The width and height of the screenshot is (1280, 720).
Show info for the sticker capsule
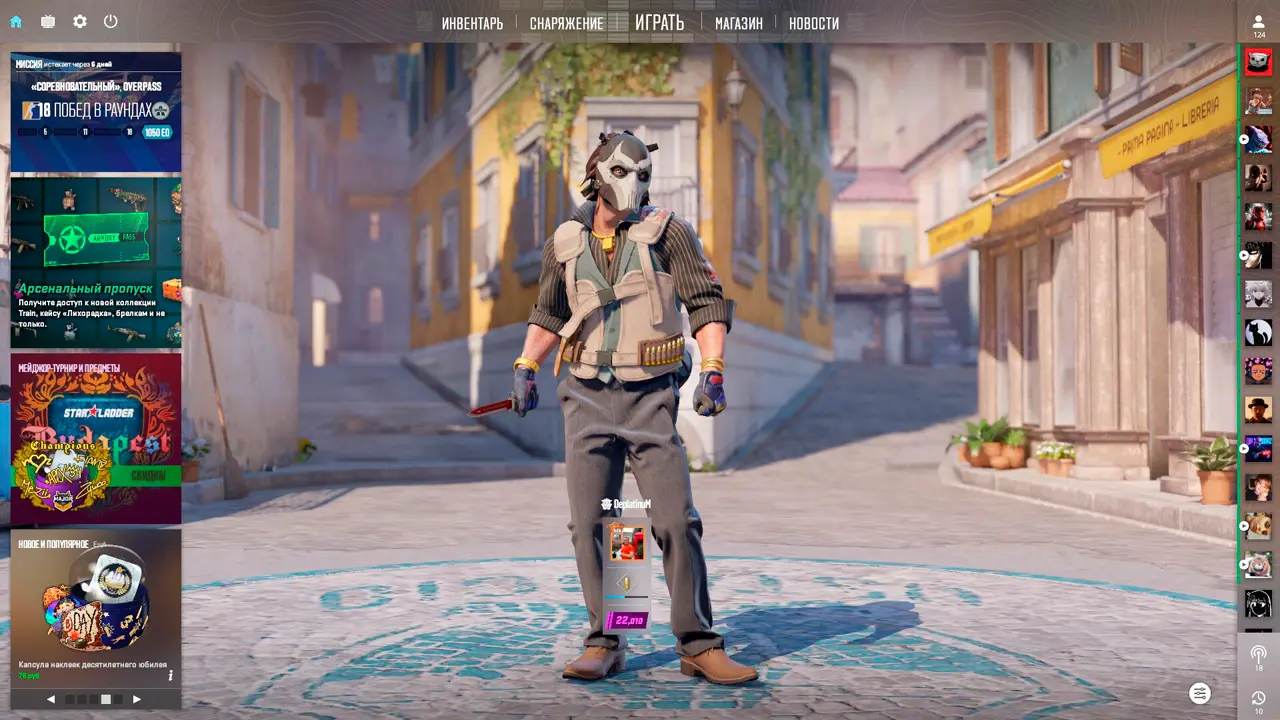pos(170,675)
